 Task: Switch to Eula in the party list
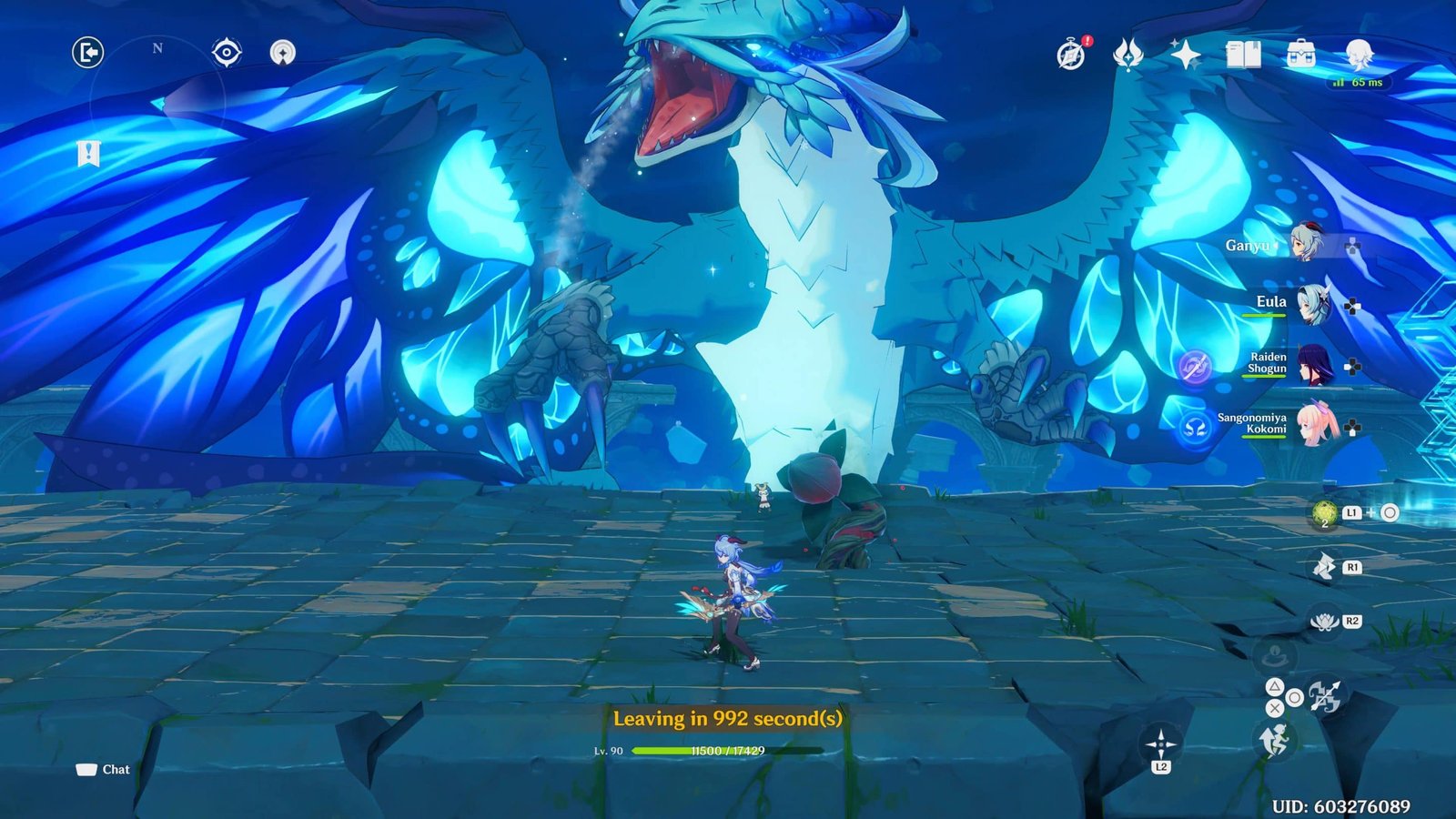click(x=1312, y=305)
